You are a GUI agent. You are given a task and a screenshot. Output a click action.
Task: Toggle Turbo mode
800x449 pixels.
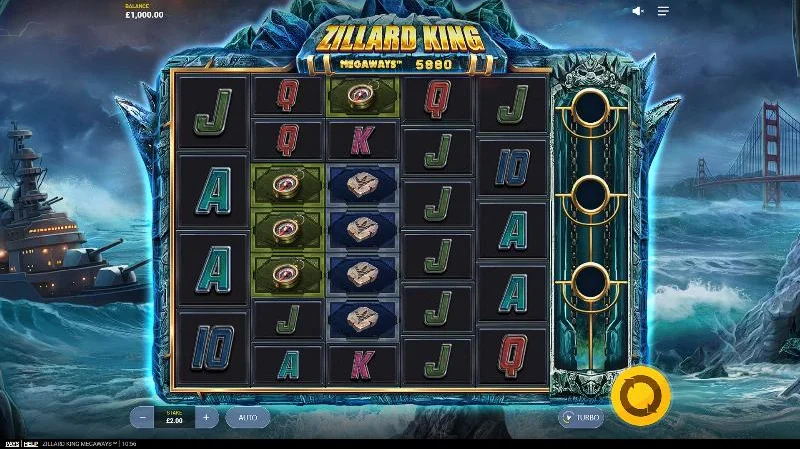(x=581, y=418)
